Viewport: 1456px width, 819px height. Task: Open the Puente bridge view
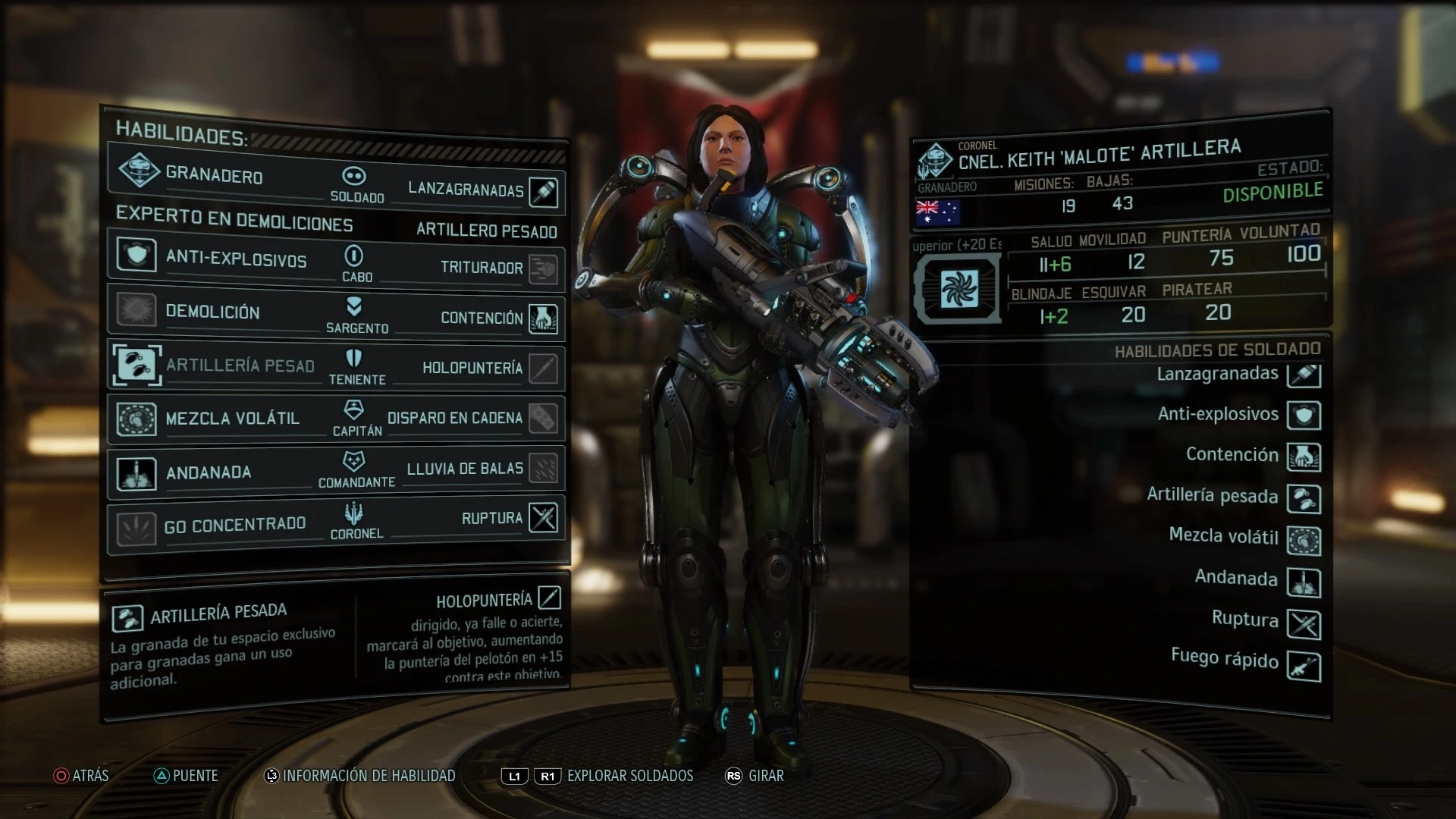point(186,776)
